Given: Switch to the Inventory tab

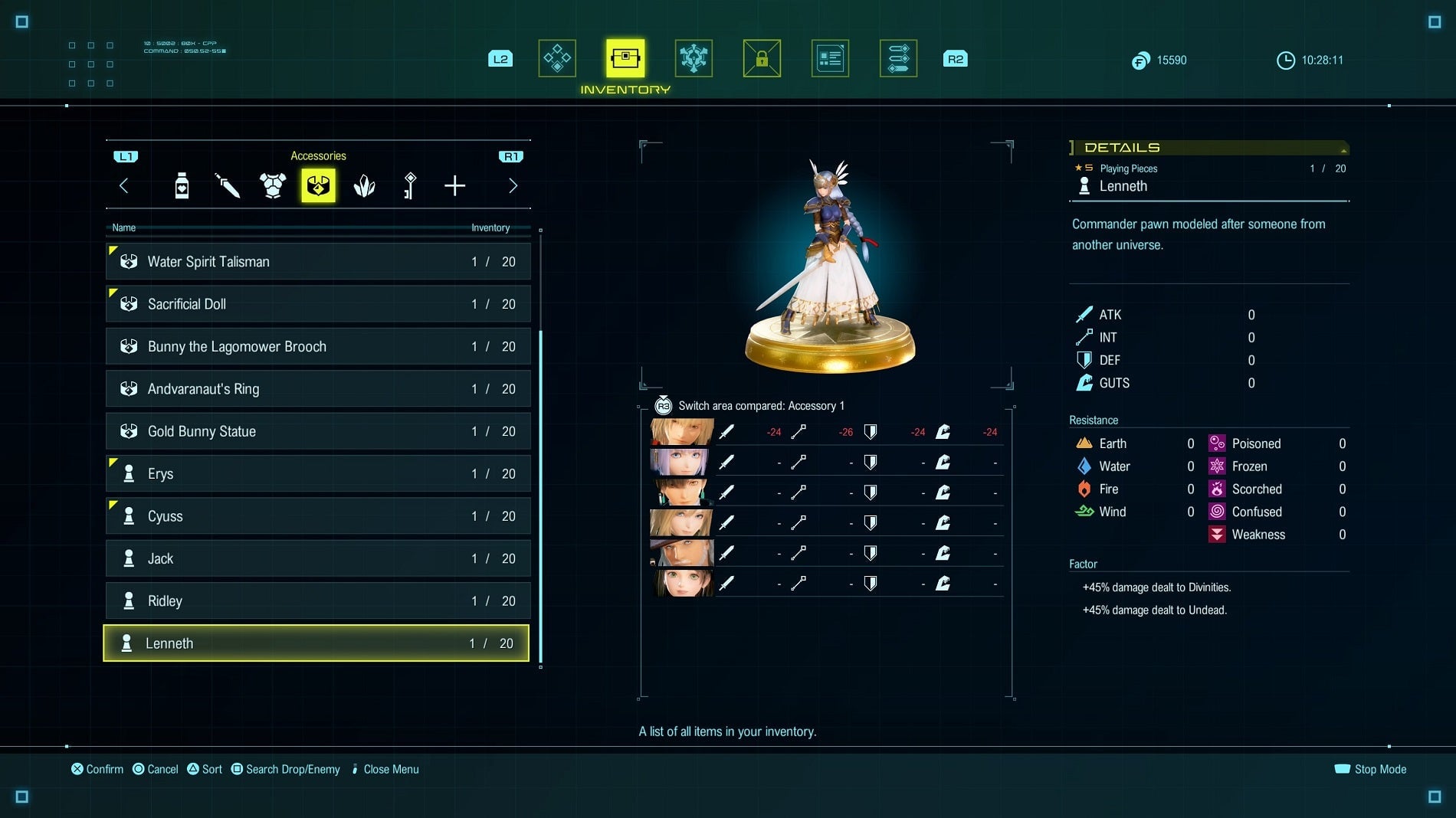Looking at the screenshot, I should (x=625, y=57).
